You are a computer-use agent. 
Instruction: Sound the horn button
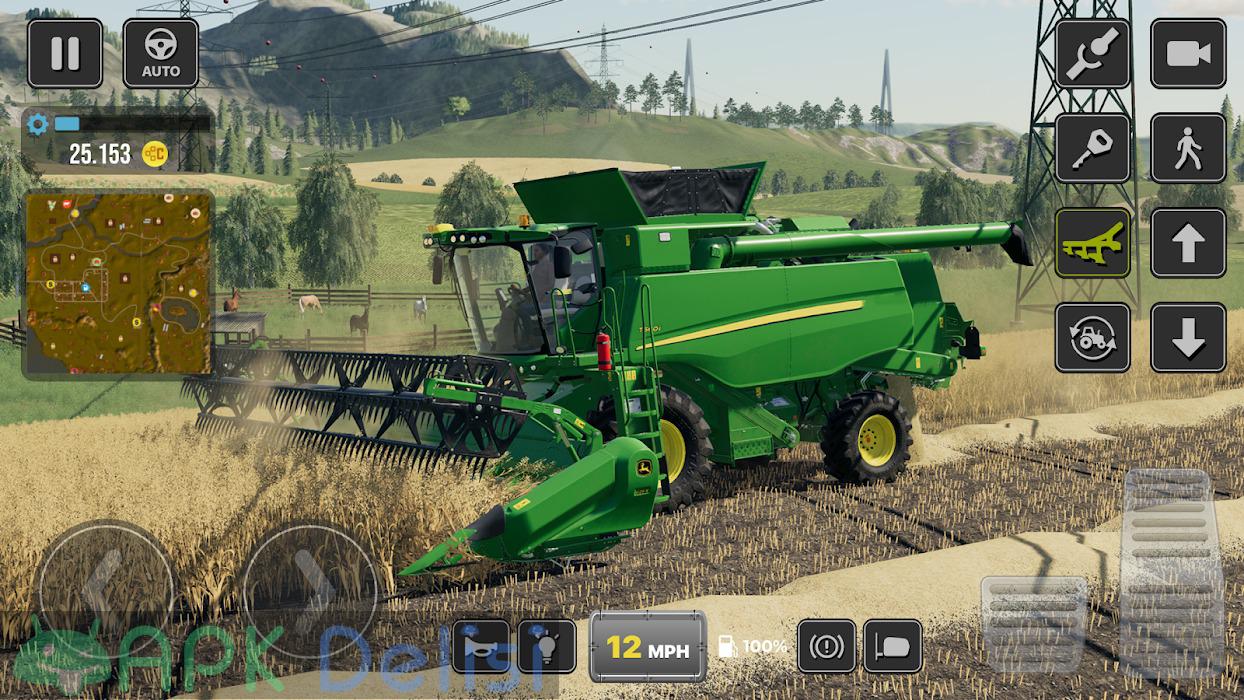(481, 647)
